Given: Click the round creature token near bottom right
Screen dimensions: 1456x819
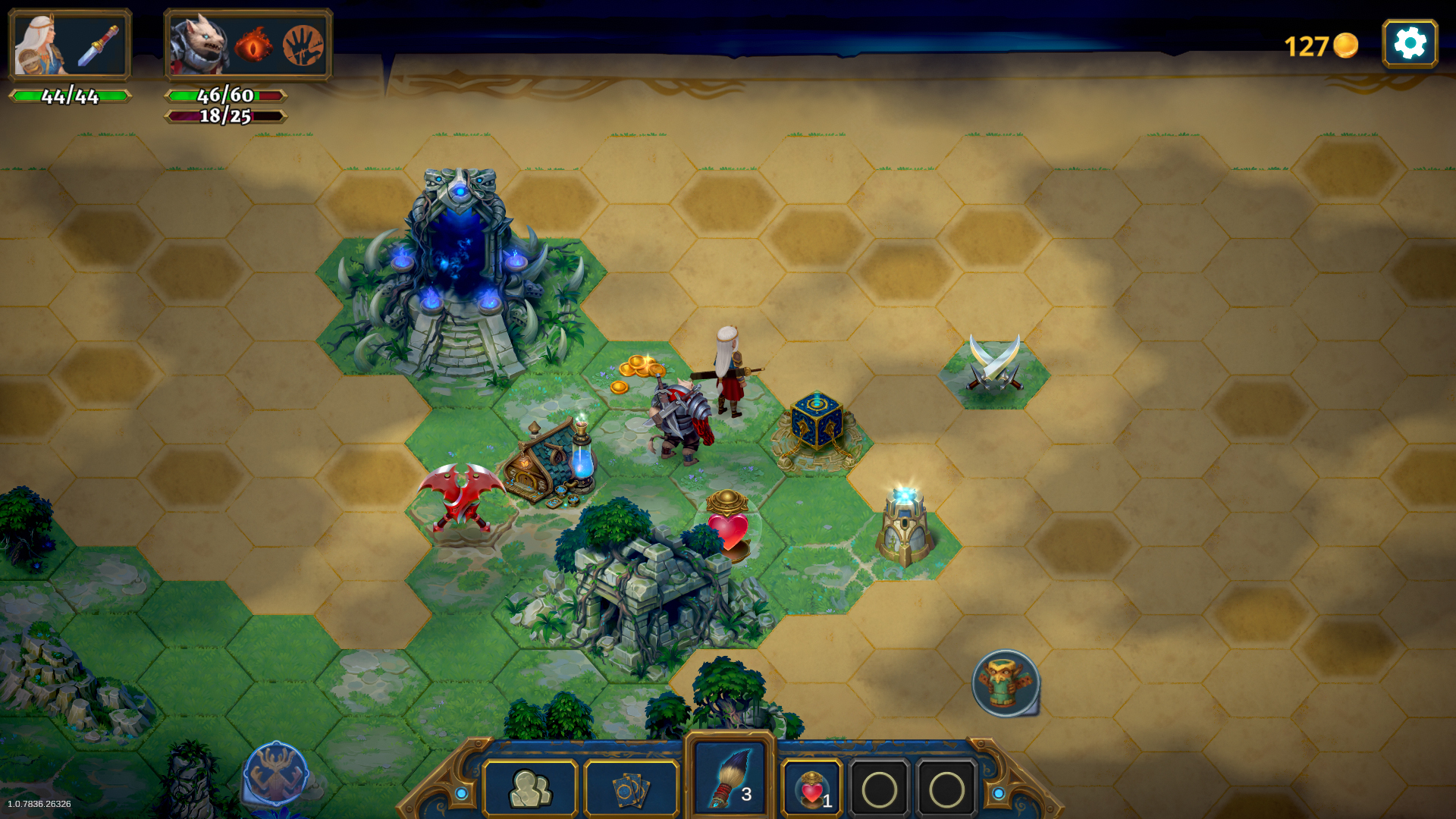Looking at the screenshot, I should (1005, 682).
